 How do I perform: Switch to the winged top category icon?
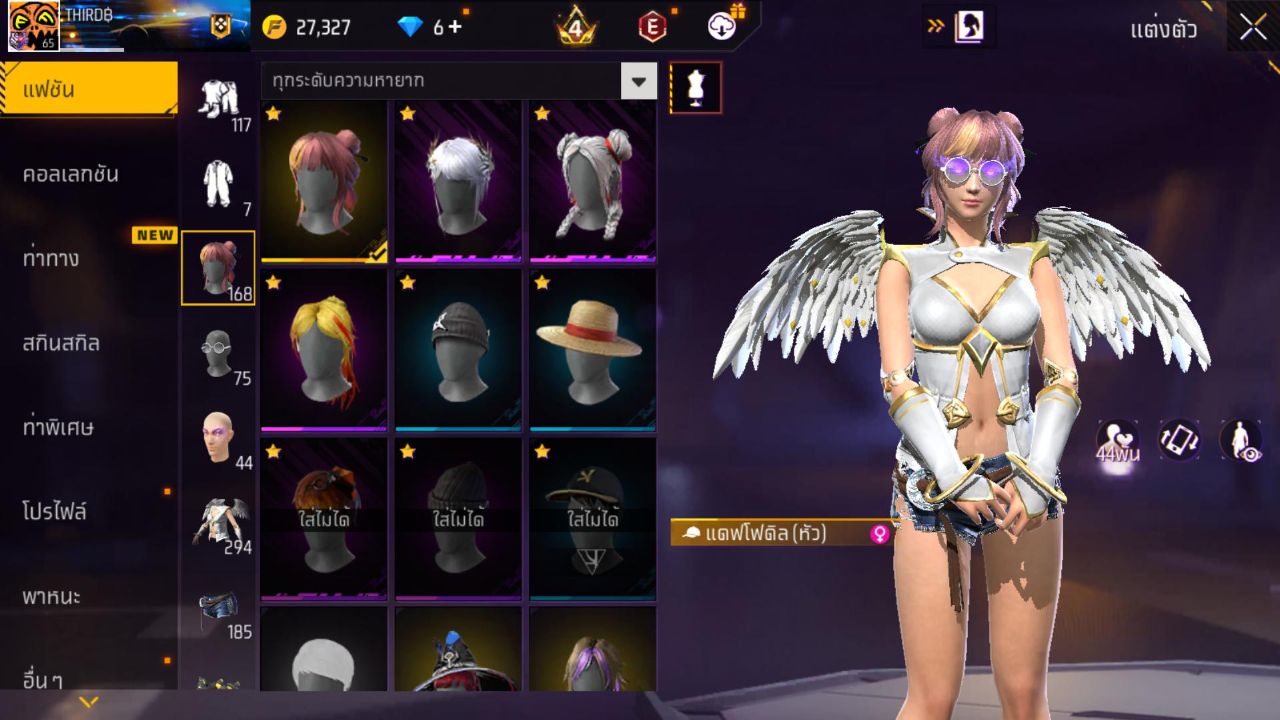point(218,522)
